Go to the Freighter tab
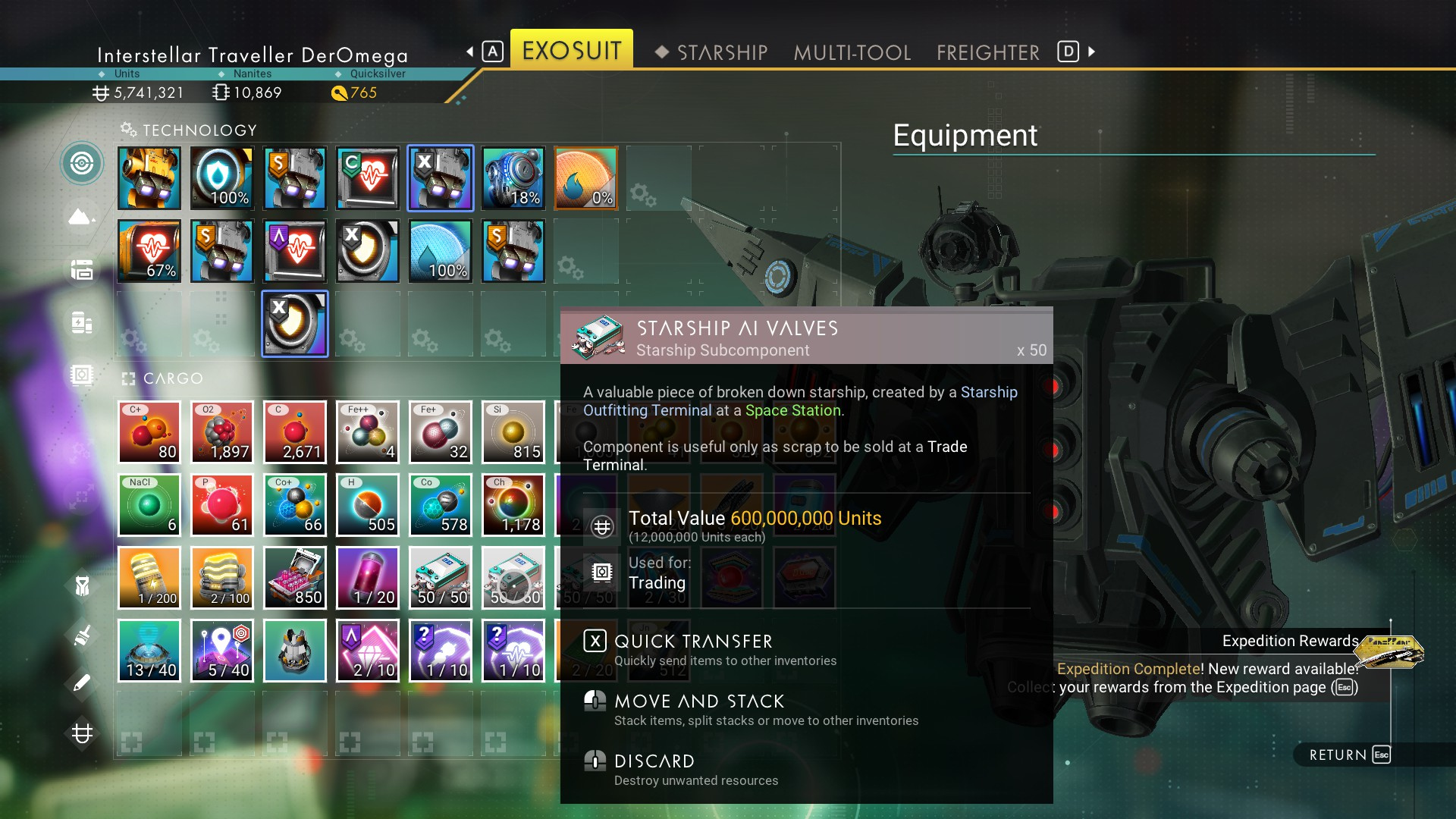1456x819 pixels. point(987,52)
